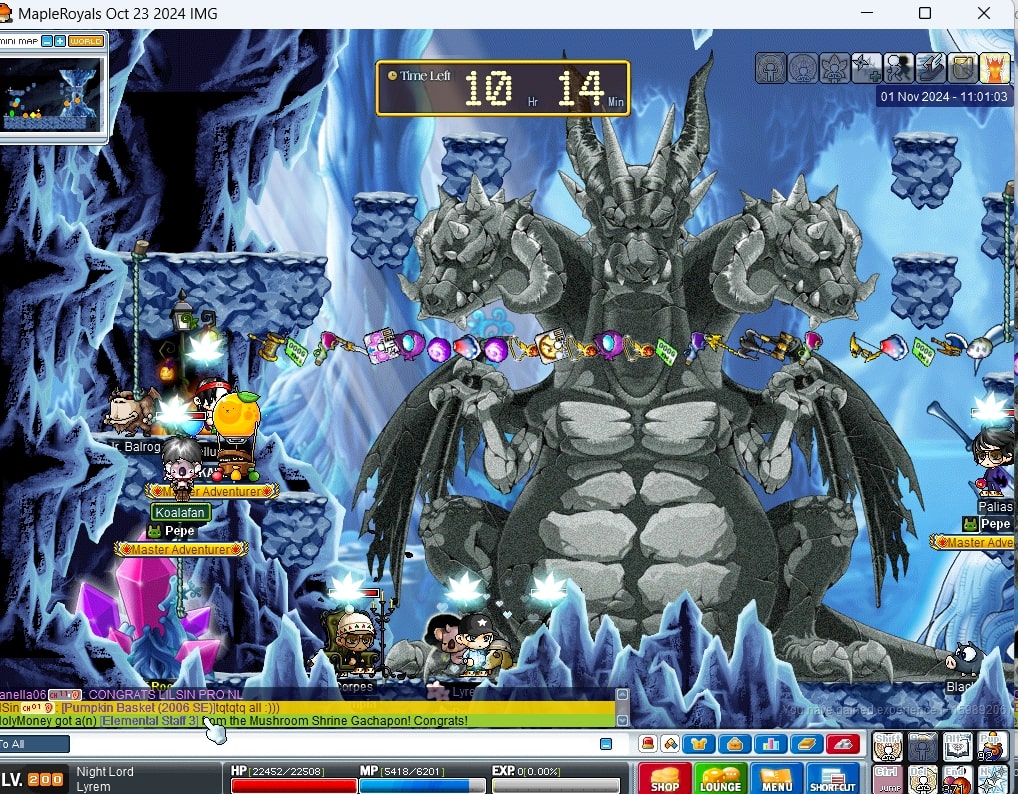Viewport: 1018px width, 794px height.
Task: Select the 'To All' chat target box
Action: (35, 744)
